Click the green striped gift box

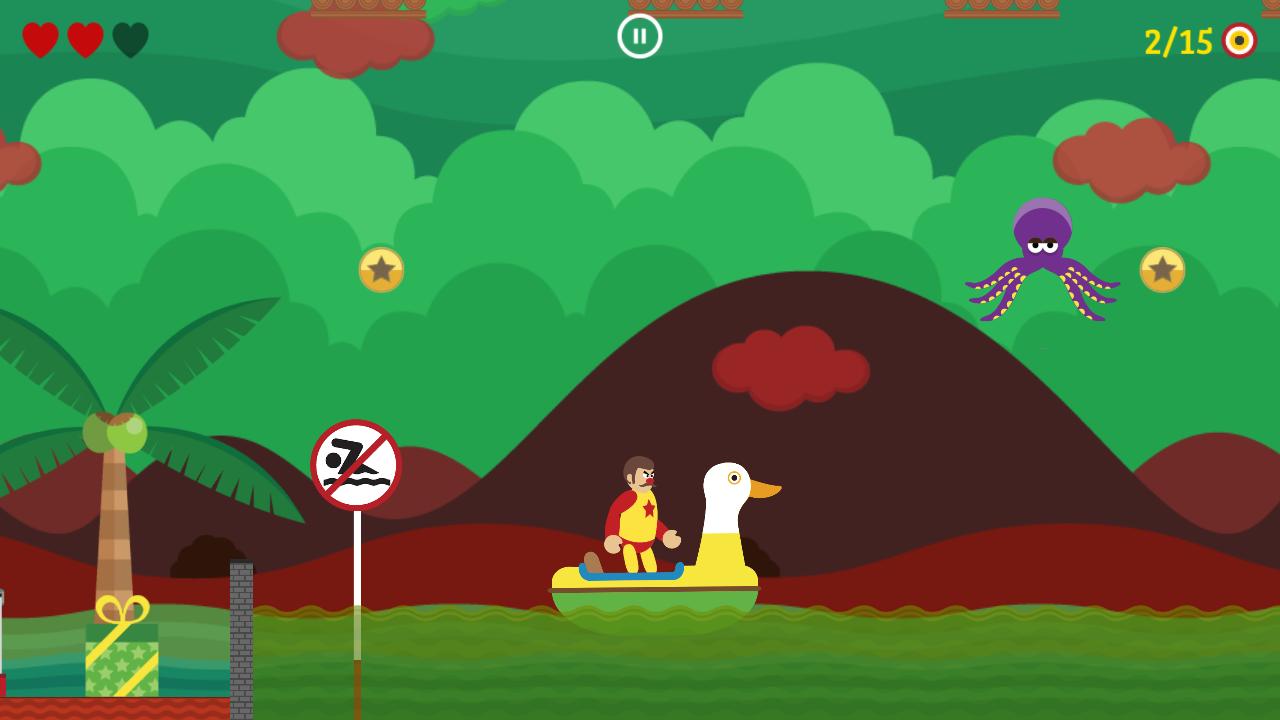pos(120,660)
